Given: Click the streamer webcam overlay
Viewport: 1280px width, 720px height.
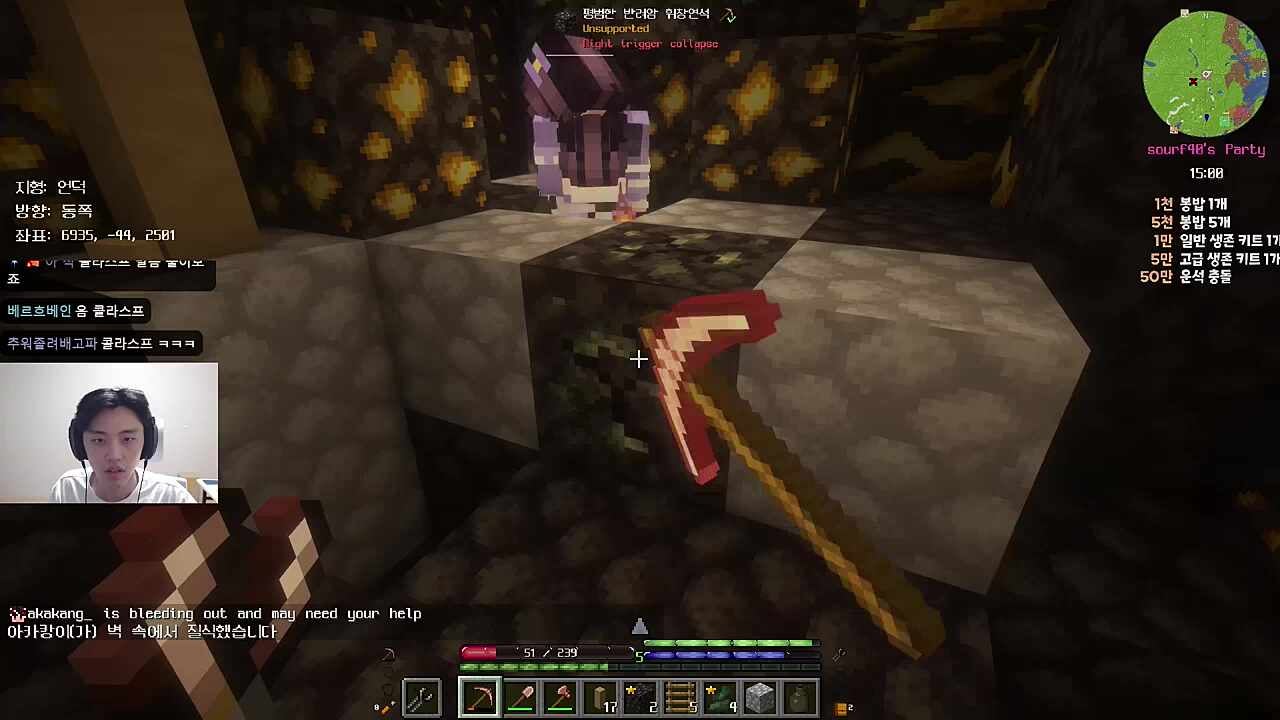Looking at the screenshot, I should point(109,432).
